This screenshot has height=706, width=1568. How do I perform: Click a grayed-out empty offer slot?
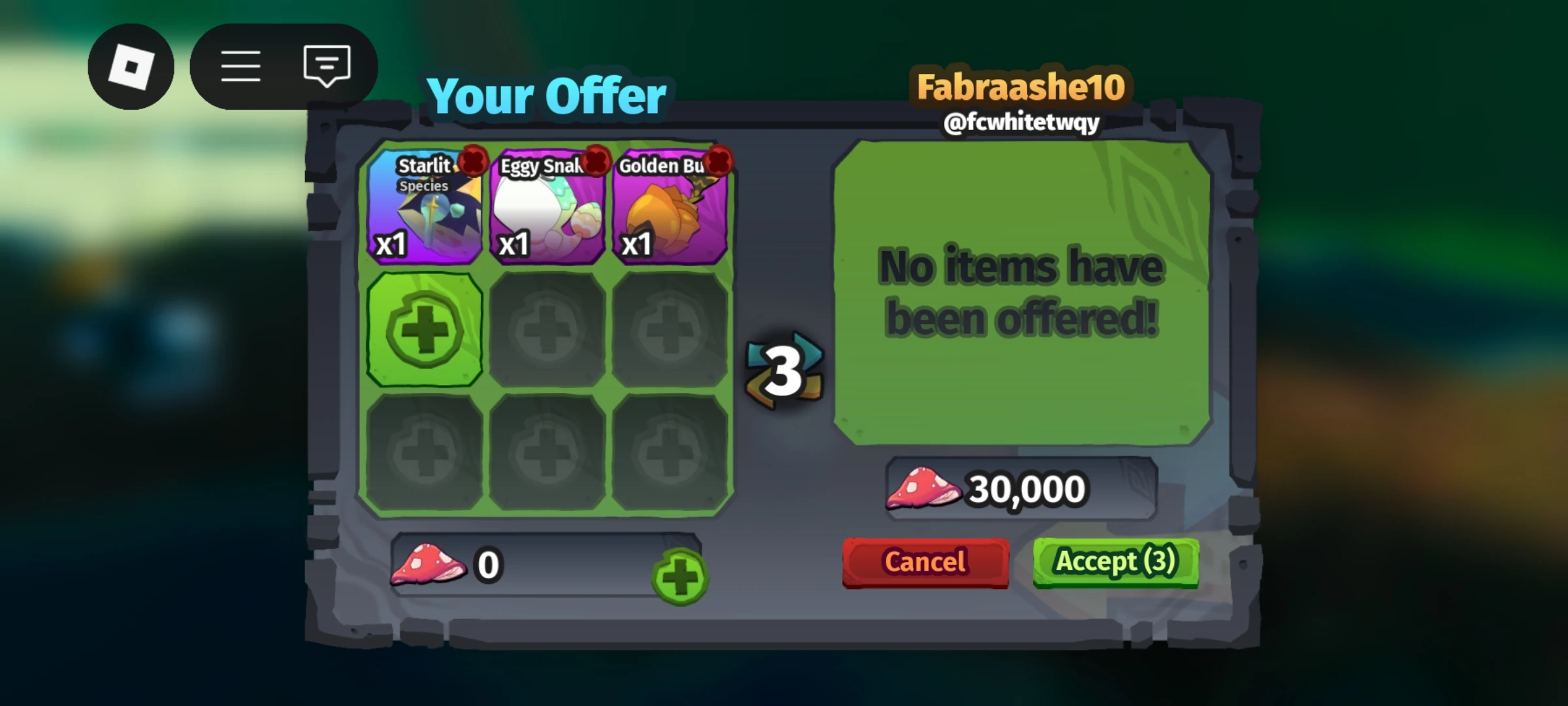pos(547,329)
